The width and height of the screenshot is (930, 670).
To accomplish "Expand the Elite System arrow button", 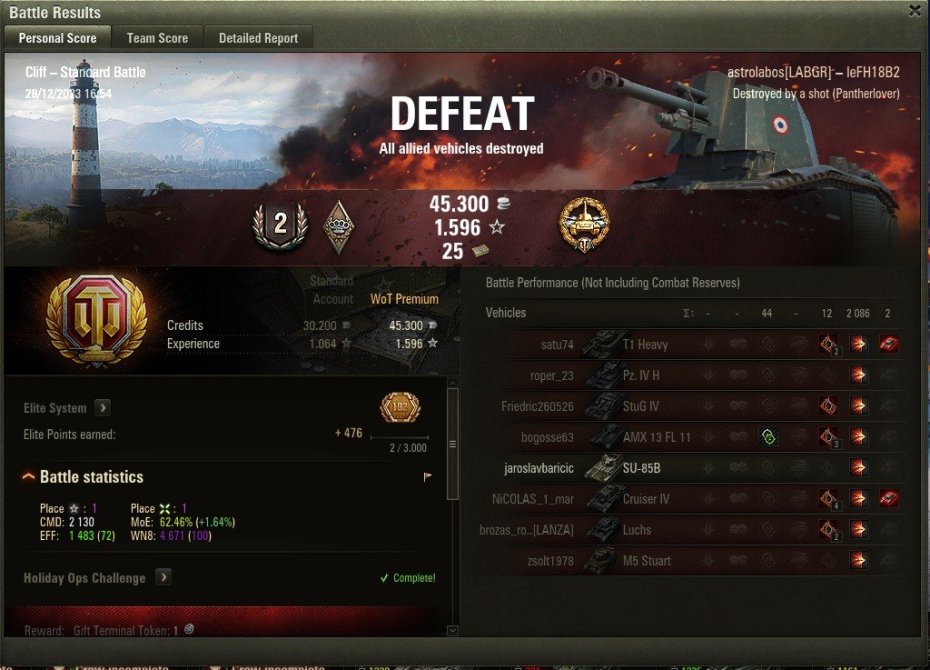I will point(103,408).
